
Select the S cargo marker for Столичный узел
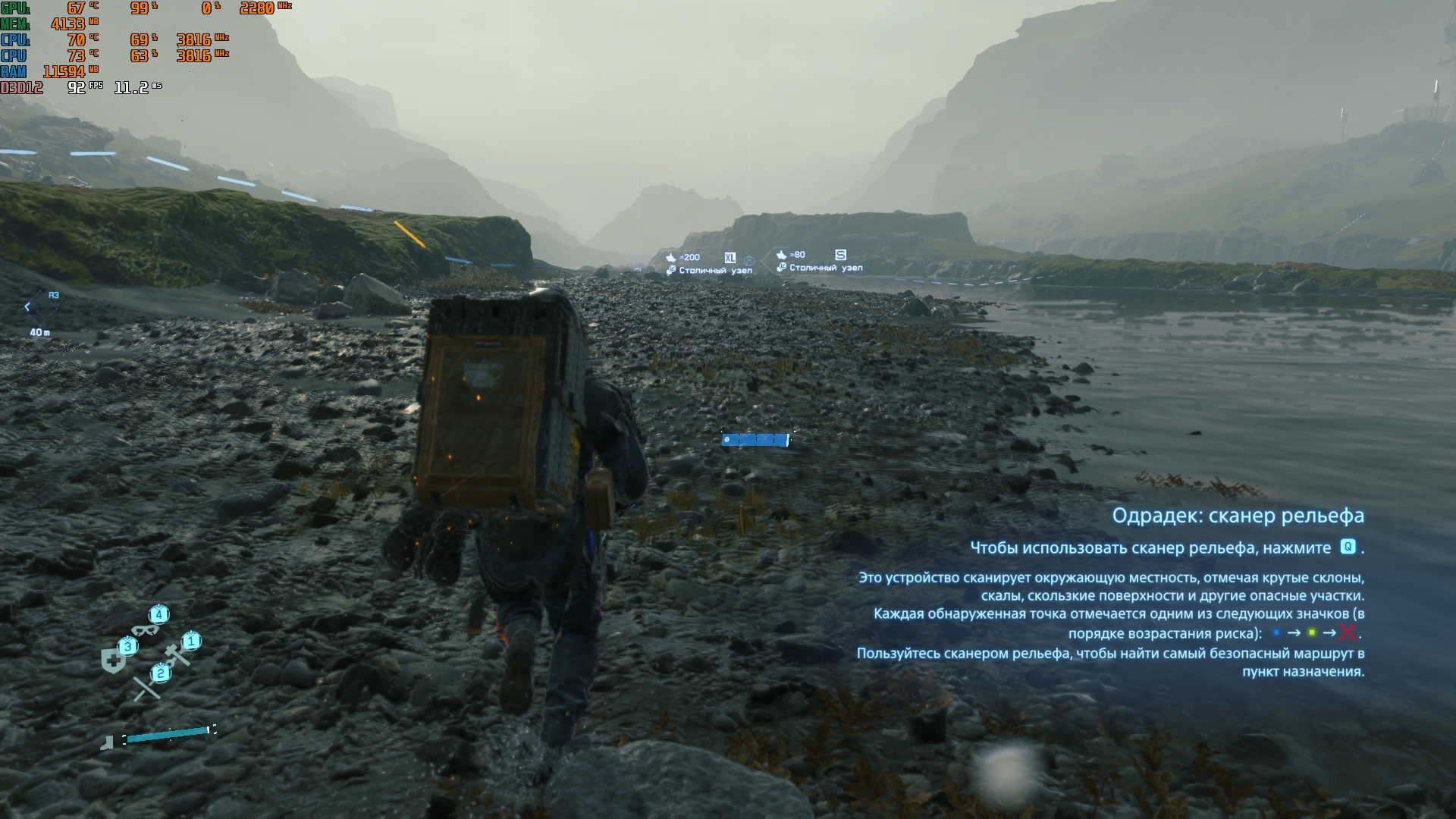[839, 255]
